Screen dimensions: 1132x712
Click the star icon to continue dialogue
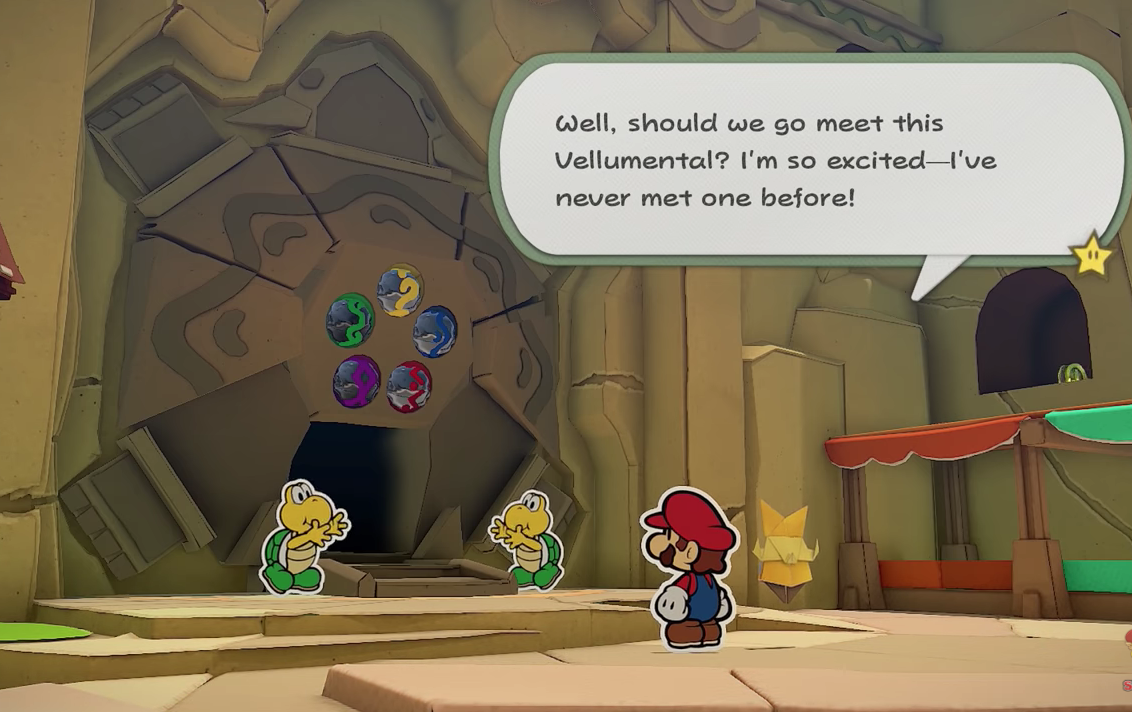pos(1092,256)
